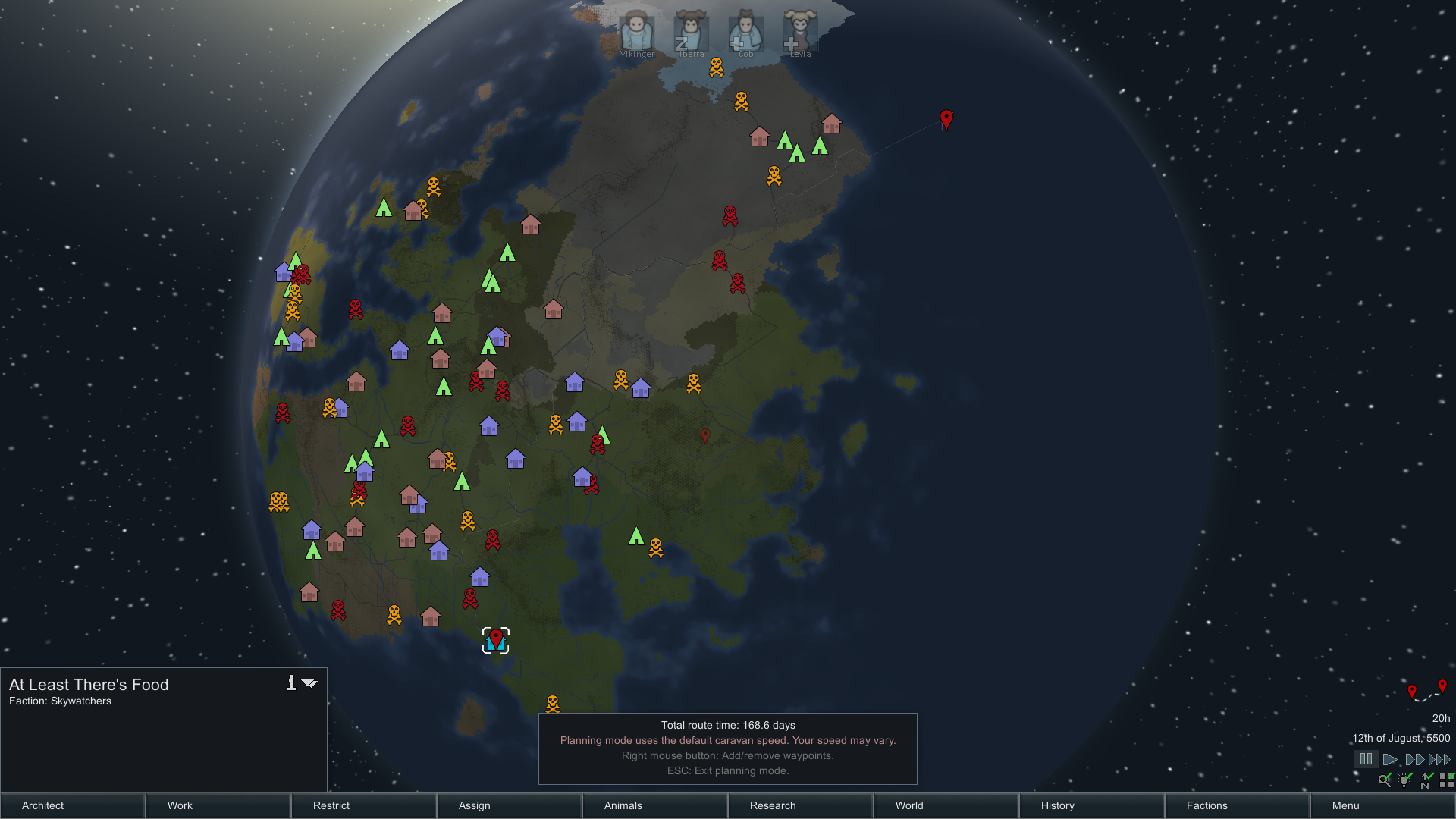This screenshot has height=819, width=1456.
Task: Open the Research tab
Action: 800,805
